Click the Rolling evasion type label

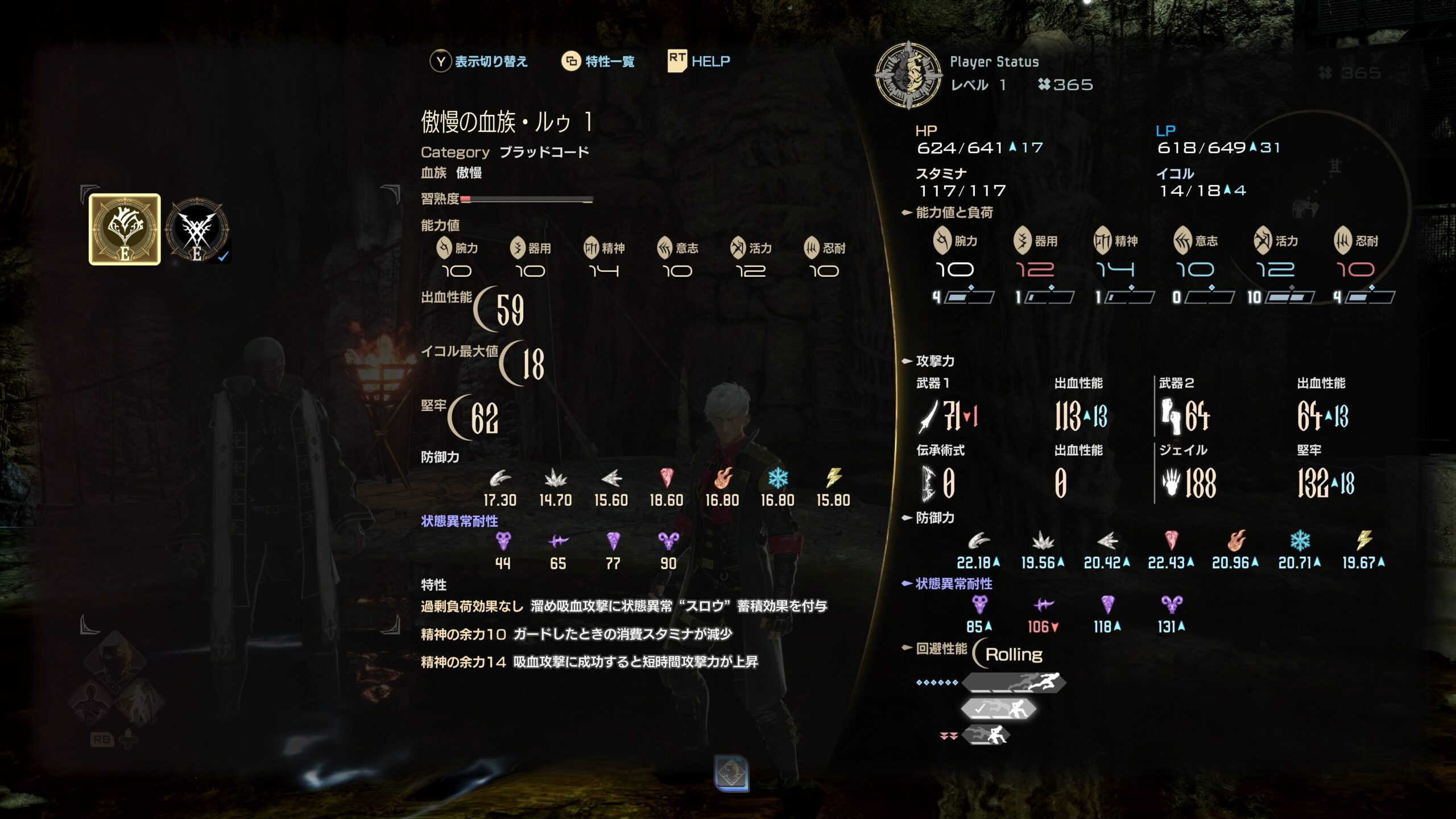[1014, 655]
